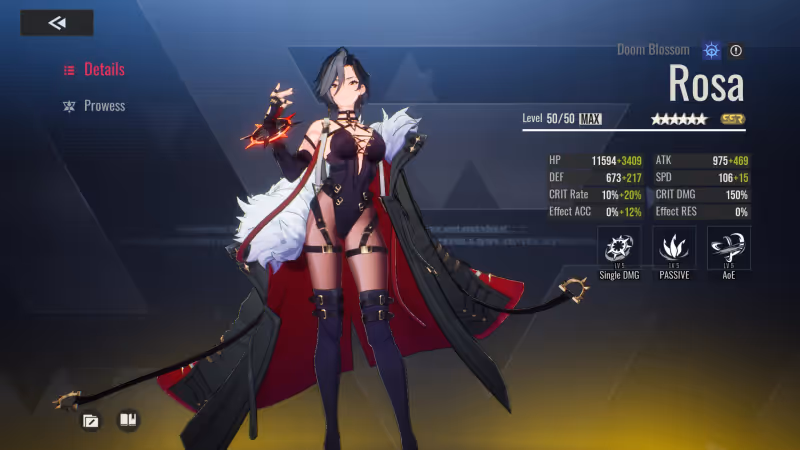Tap the blue element icon beside Doom Blossom
This screenshot has width=800, height=450.
point(711,50)
